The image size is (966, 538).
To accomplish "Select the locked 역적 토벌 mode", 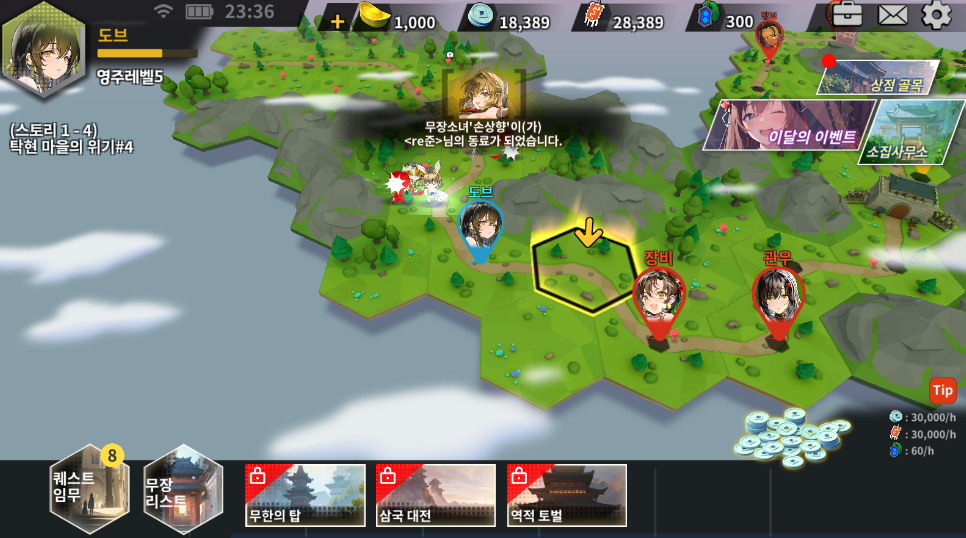I will (x=567, y=495).
